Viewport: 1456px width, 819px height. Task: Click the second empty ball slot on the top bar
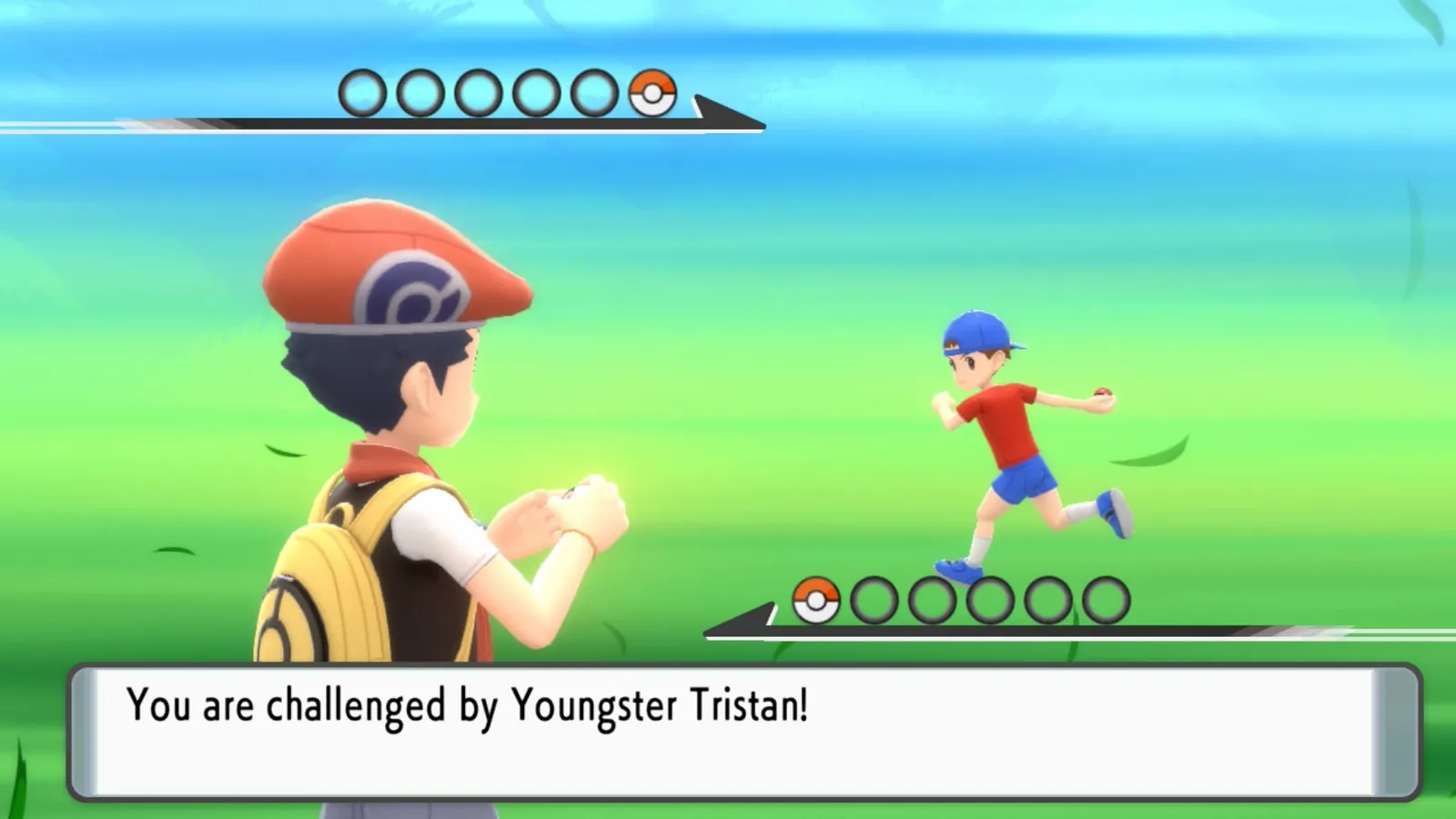click(x=420, y=91)
